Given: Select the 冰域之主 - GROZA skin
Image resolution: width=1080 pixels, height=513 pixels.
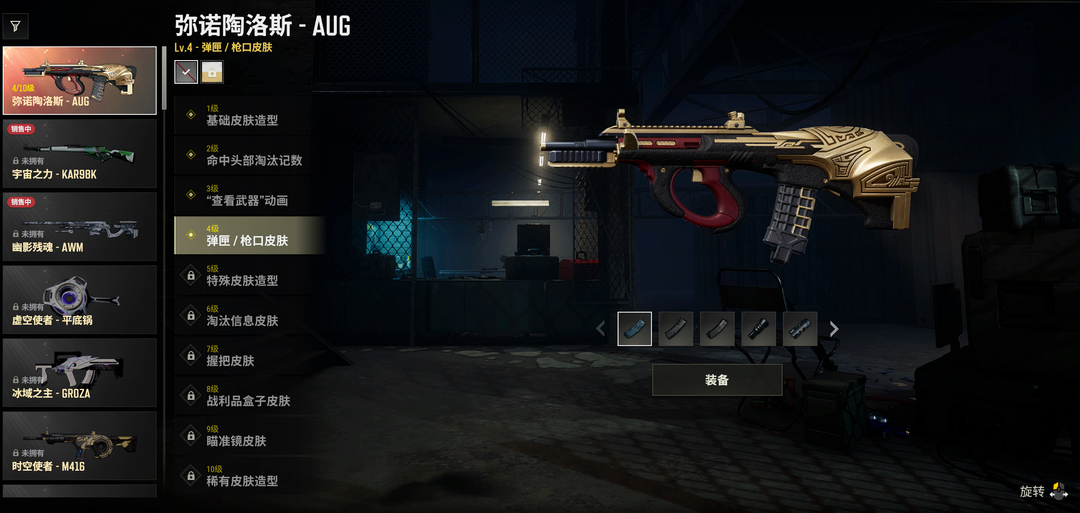Looking at the screenshot, I should [80, 372].
